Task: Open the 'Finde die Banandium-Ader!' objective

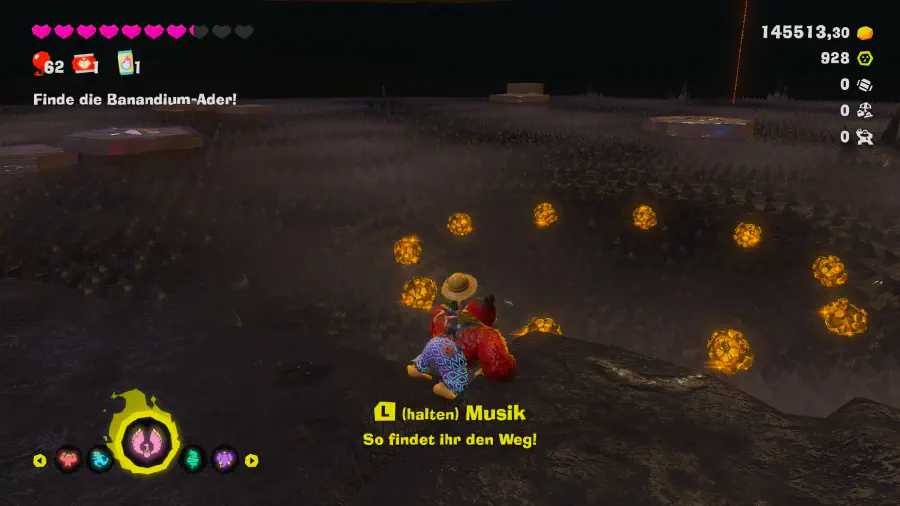Action: pyautogui.click(x=134, y=99)
